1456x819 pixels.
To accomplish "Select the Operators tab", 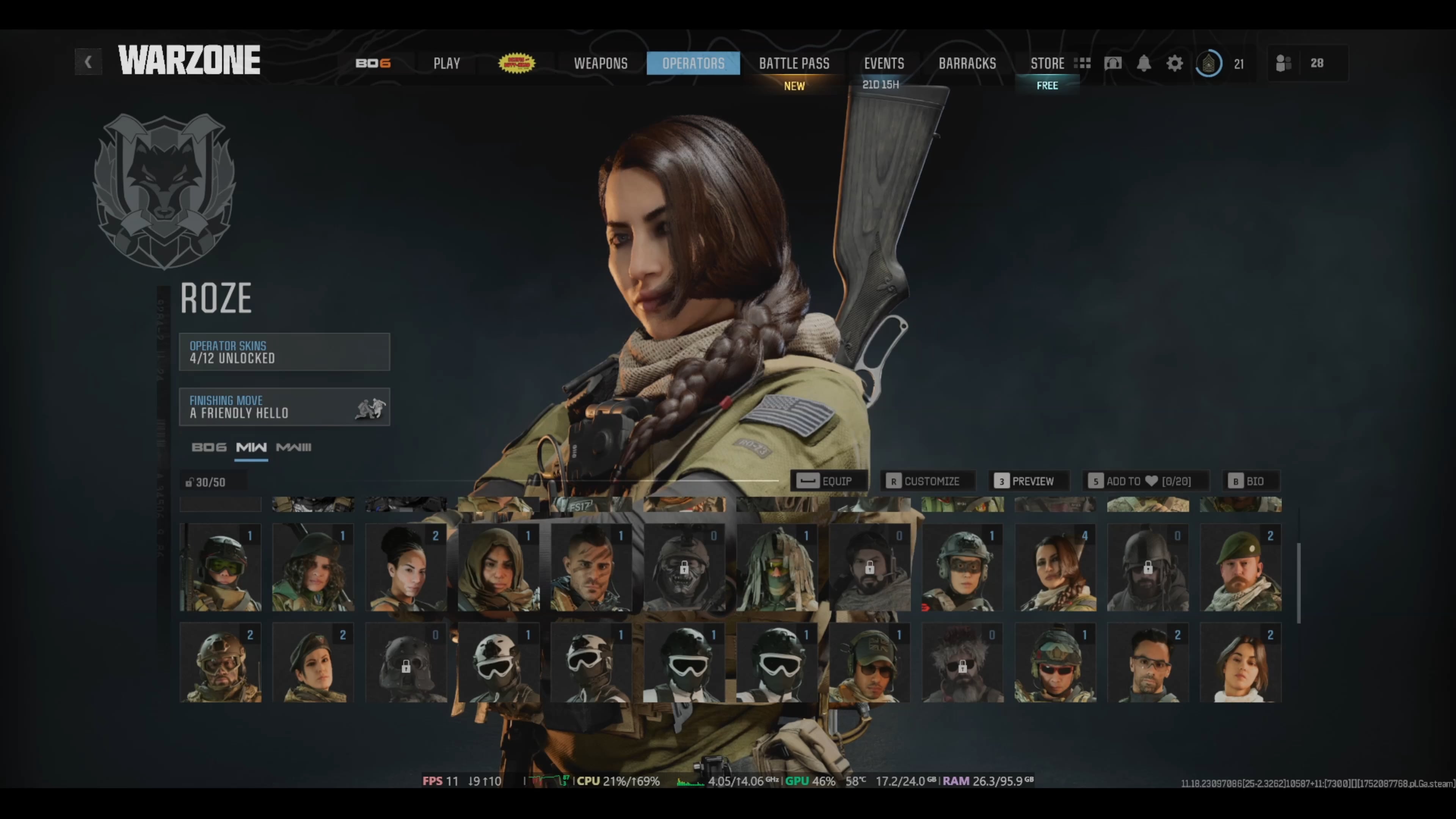I will (693, 63).
